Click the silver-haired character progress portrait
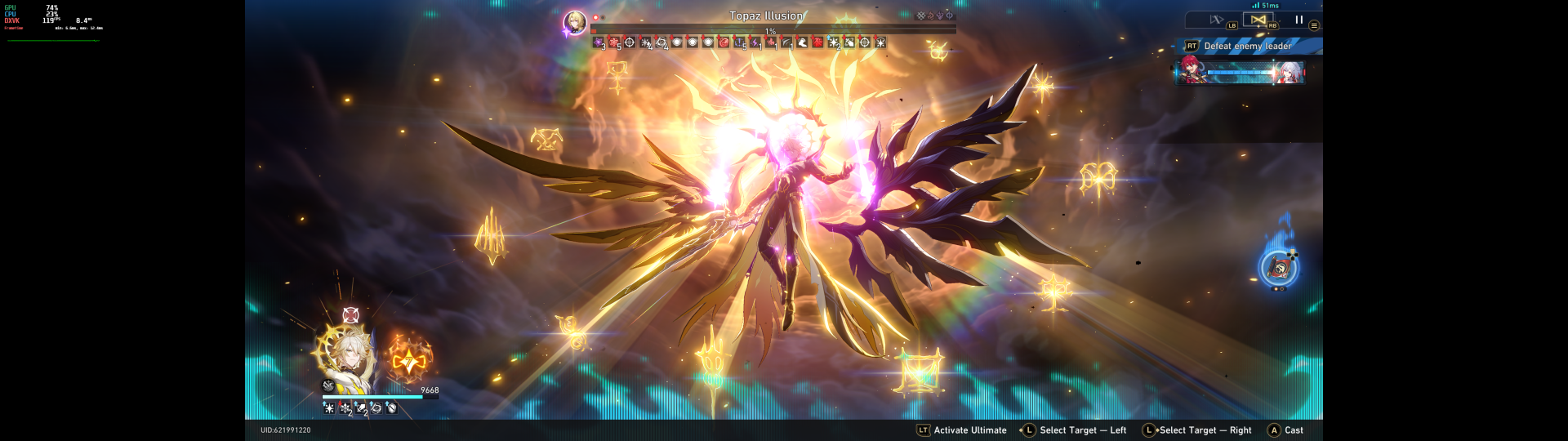Screen dimensions: 1568x441 tap(1290, 73)
